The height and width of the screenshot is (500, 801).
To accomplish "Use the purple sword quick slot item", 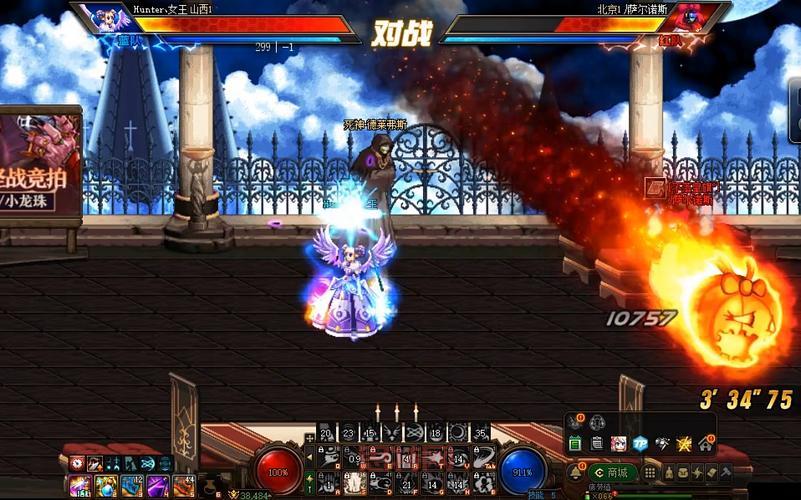I will tap(157, 486).
